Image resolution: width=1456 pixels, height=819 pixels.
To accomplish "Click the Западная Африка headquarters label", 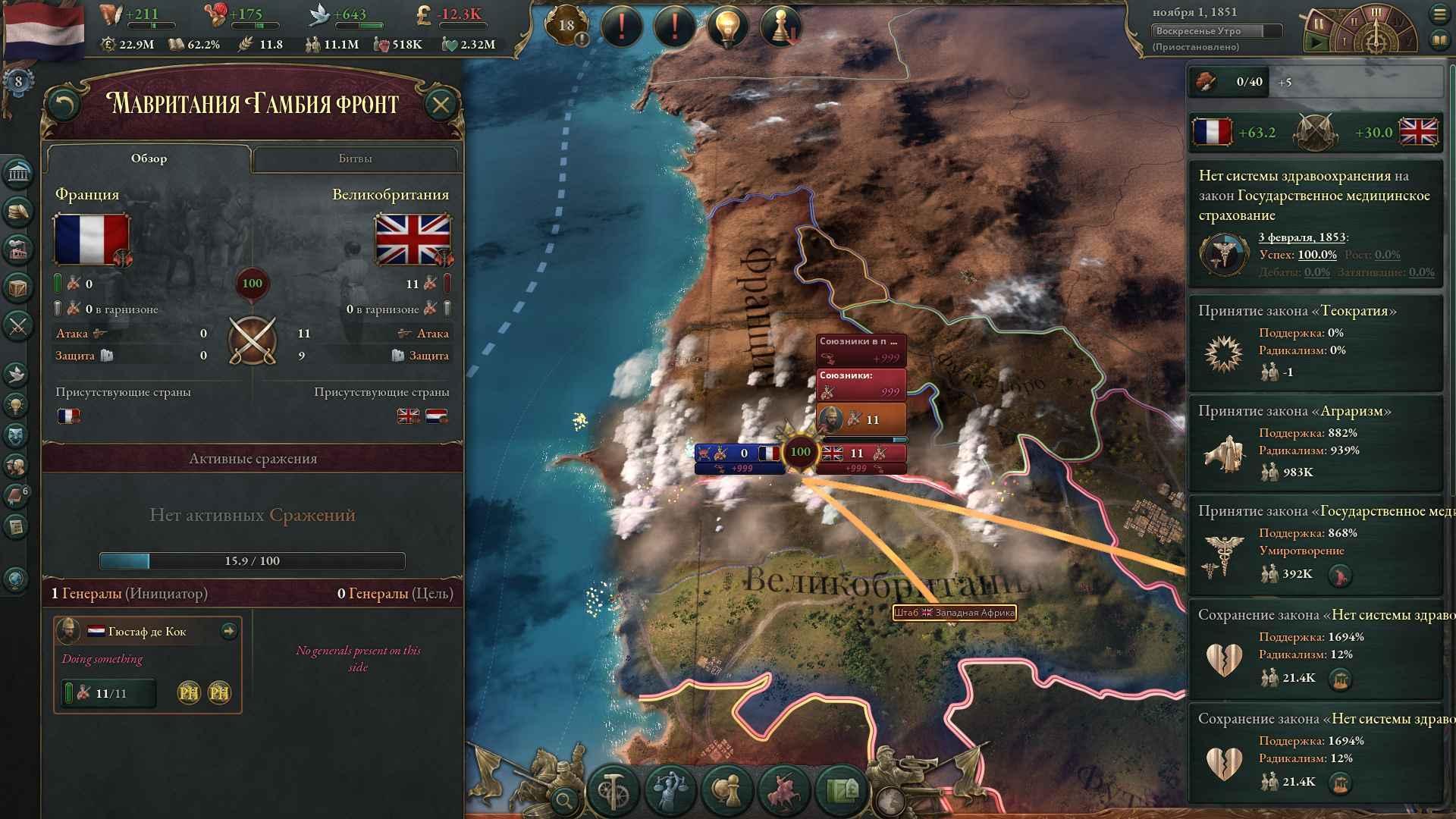I will point(954,613).
